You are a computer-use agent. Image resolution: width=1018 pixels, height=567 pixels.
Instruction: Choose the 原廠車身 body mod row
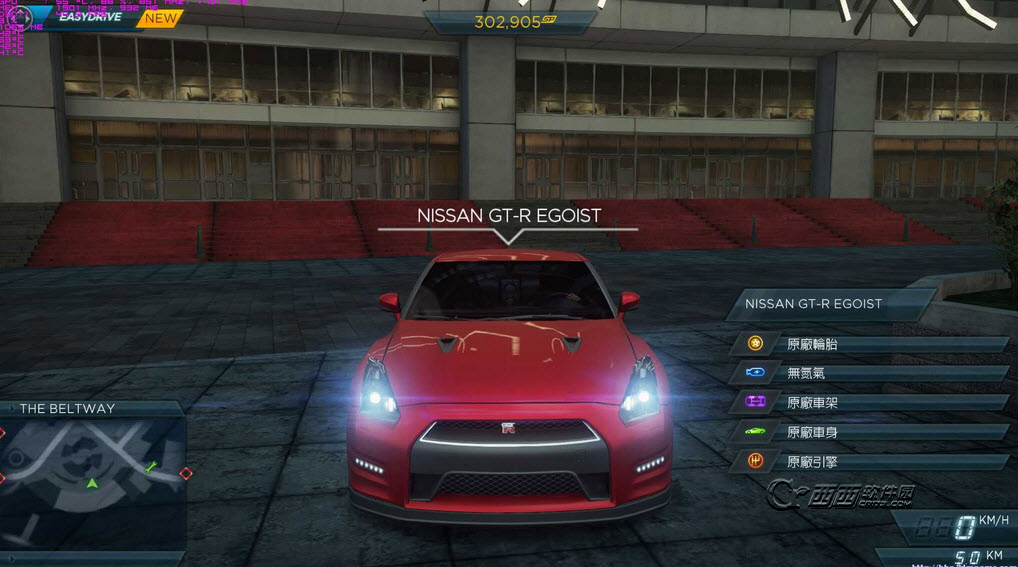coord(870,432)
